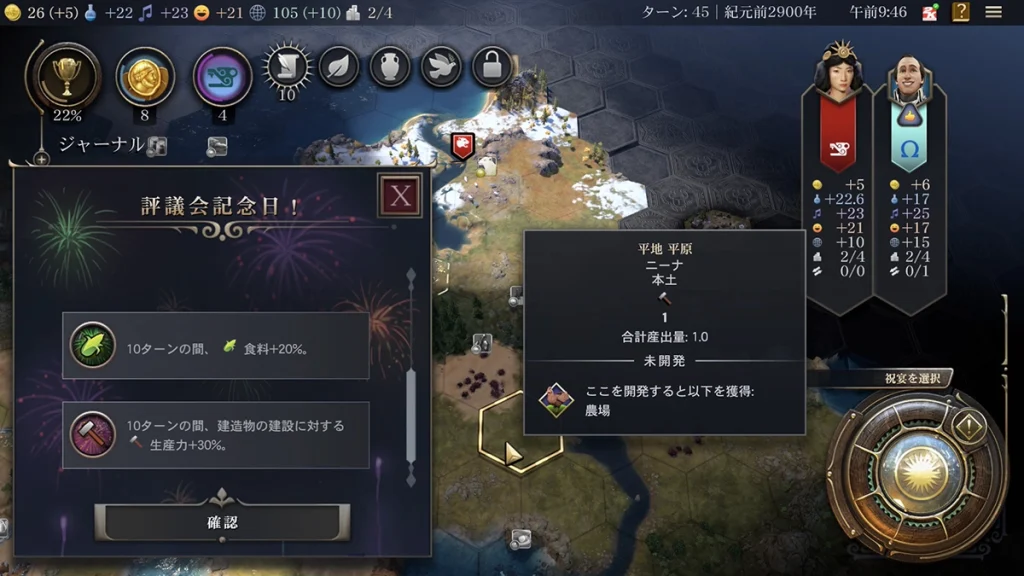The width and height of the screenshot is (1024, 576).
Task: Open the main menu hamburger button
Action: coord(993,12)
